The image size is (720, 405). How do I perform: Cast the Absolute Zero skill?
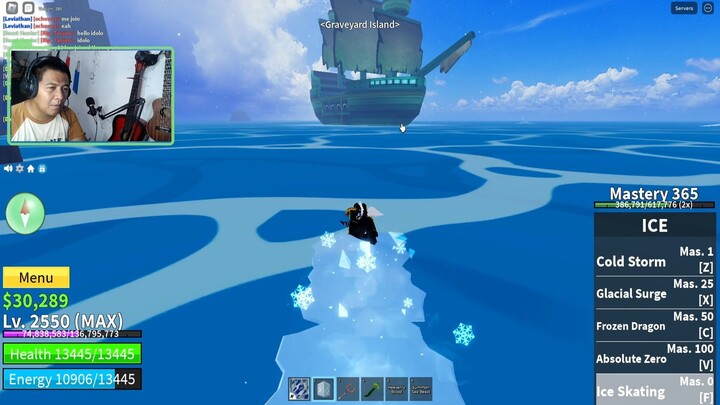click(x=655, y=358)
